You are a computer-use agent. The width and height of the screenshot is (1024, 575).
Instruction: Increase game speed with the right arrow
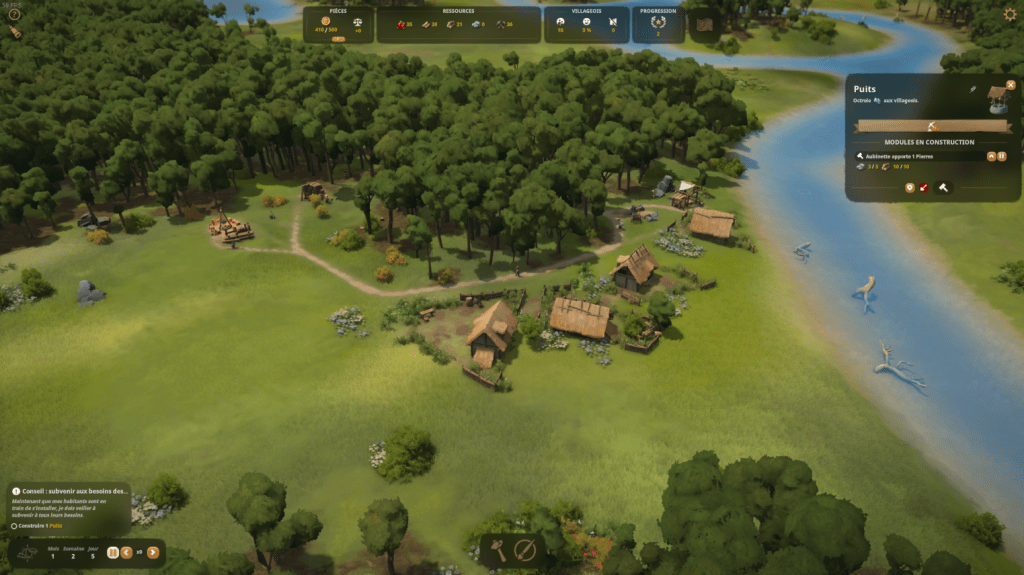(x=152, y=552)
